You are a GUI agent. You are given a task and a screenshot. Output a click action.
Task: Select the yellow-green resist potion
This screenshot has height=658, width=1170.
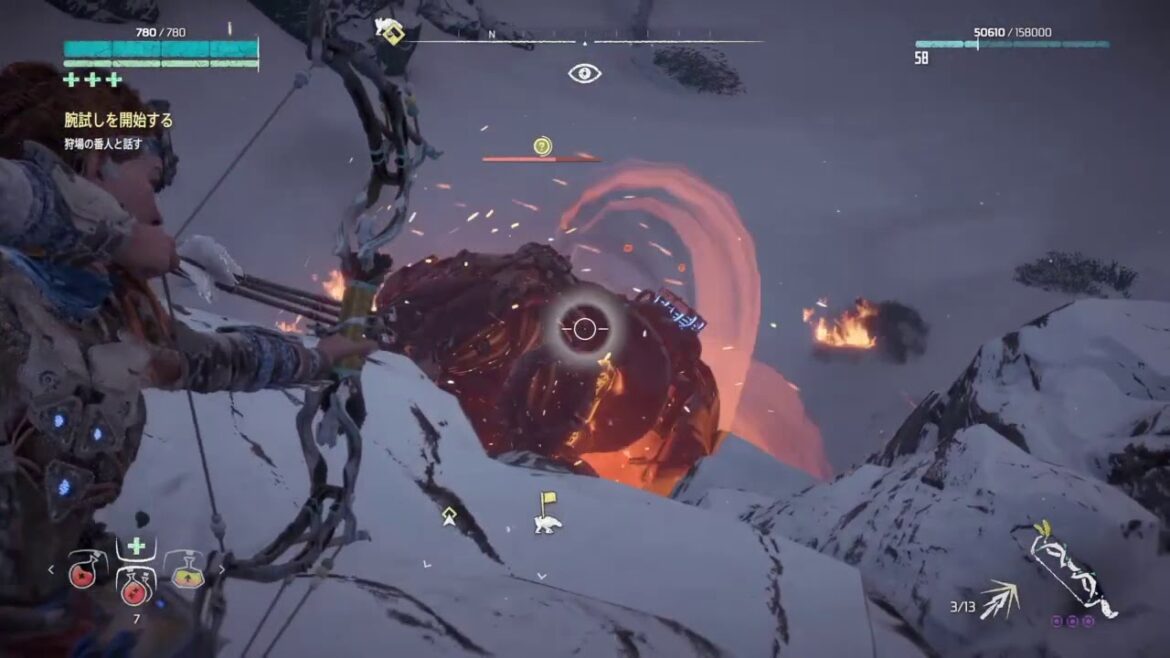point(186,570)
